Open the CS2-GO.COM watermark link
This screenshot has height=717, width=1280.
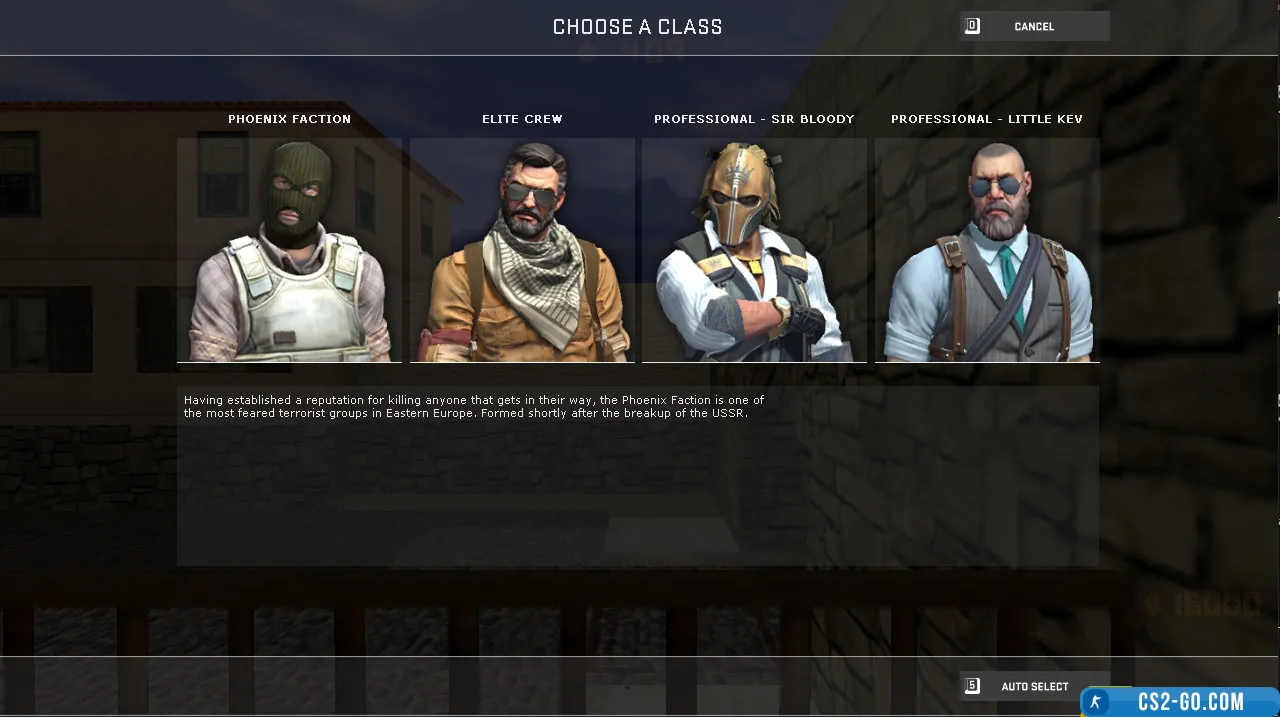(x=1180, y=702)
